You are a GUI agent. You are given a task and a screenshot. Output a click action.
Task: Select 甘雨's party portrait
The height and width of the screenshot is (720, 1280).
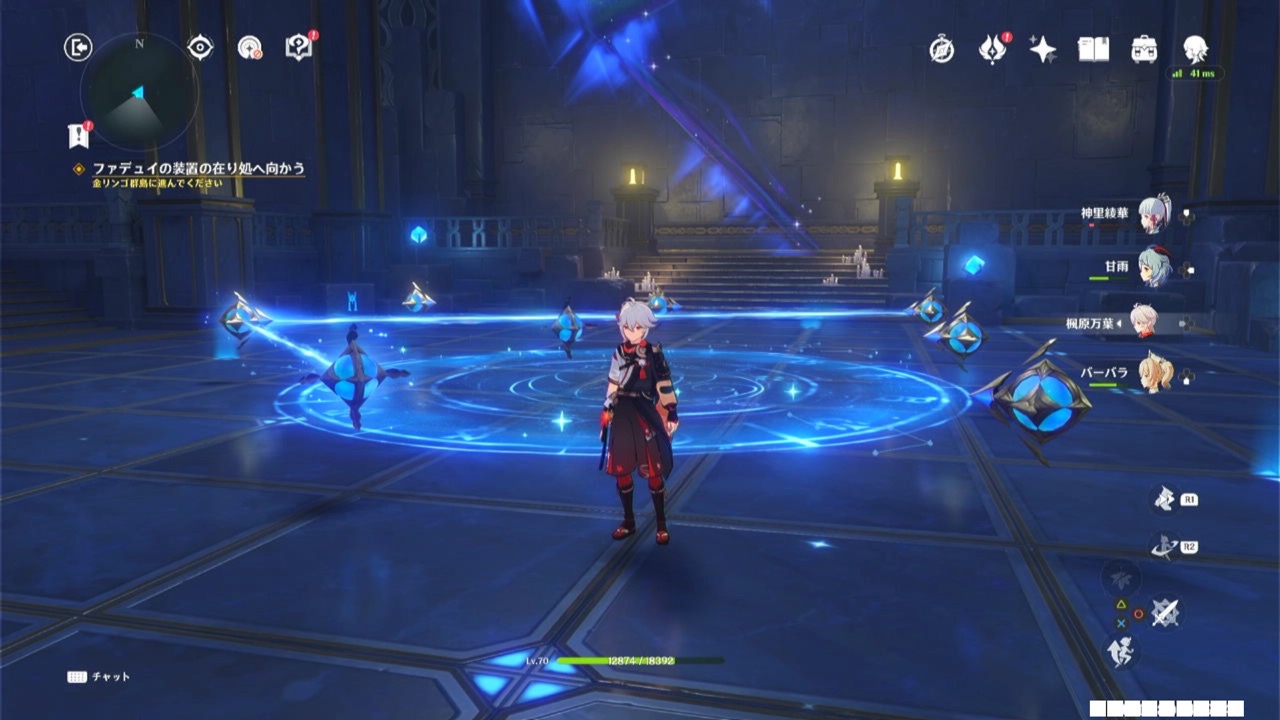coord(1153,268)
